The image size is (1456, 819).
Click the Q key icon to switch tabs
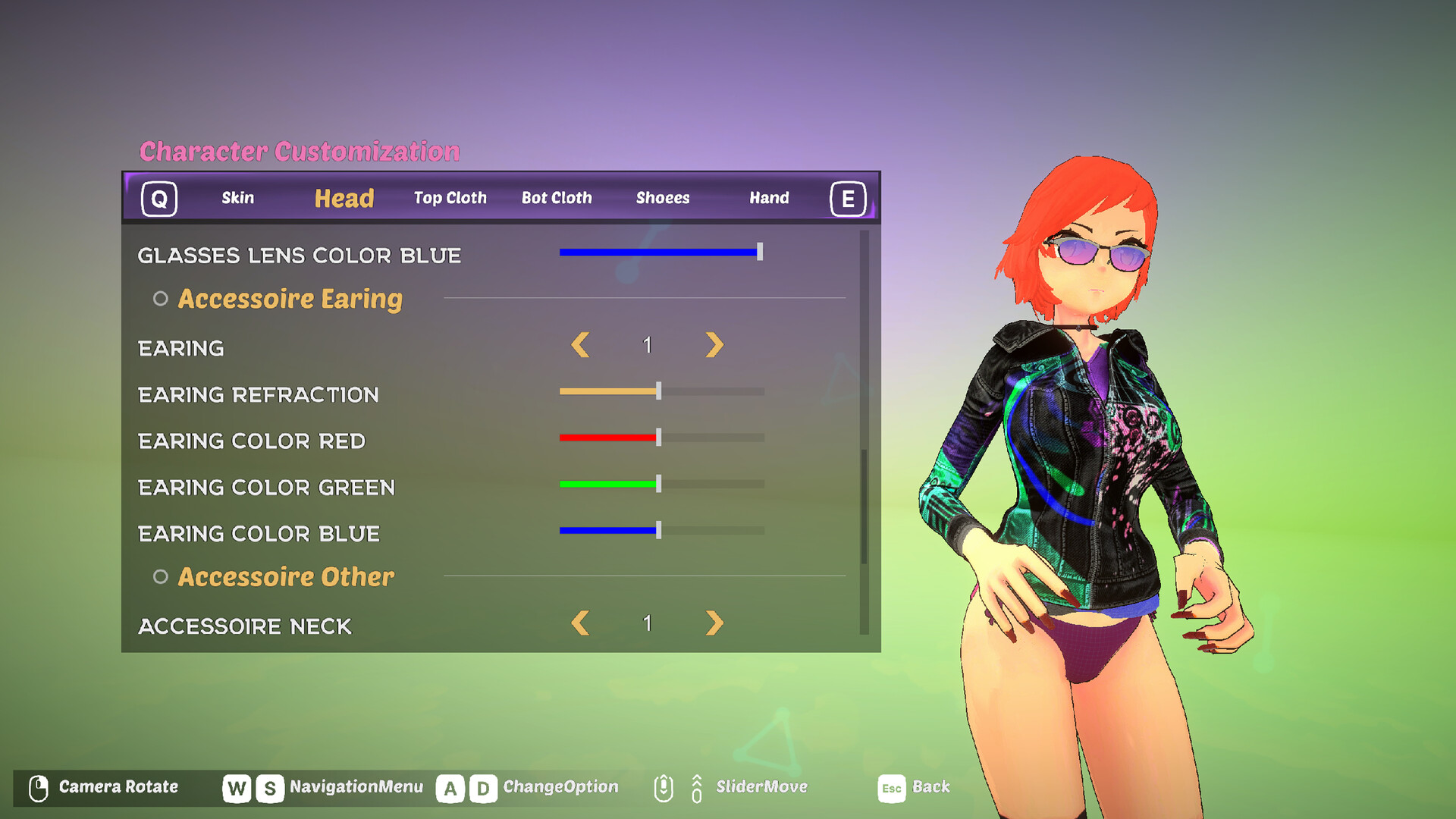point(158,199)
